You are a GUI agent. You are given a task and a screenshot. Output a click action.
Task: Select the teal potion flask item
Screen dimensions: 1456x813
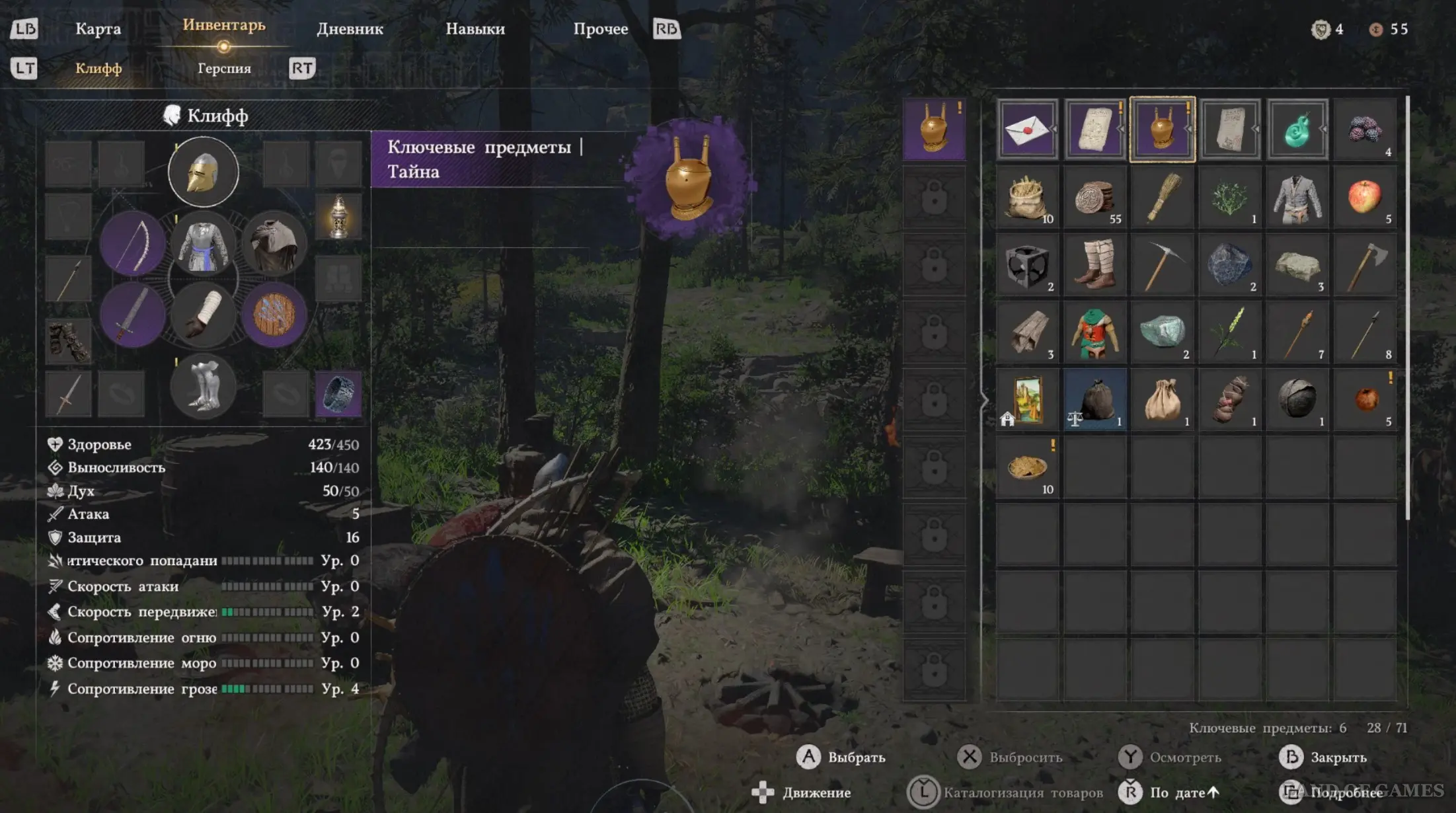(x=1297, y=130)
